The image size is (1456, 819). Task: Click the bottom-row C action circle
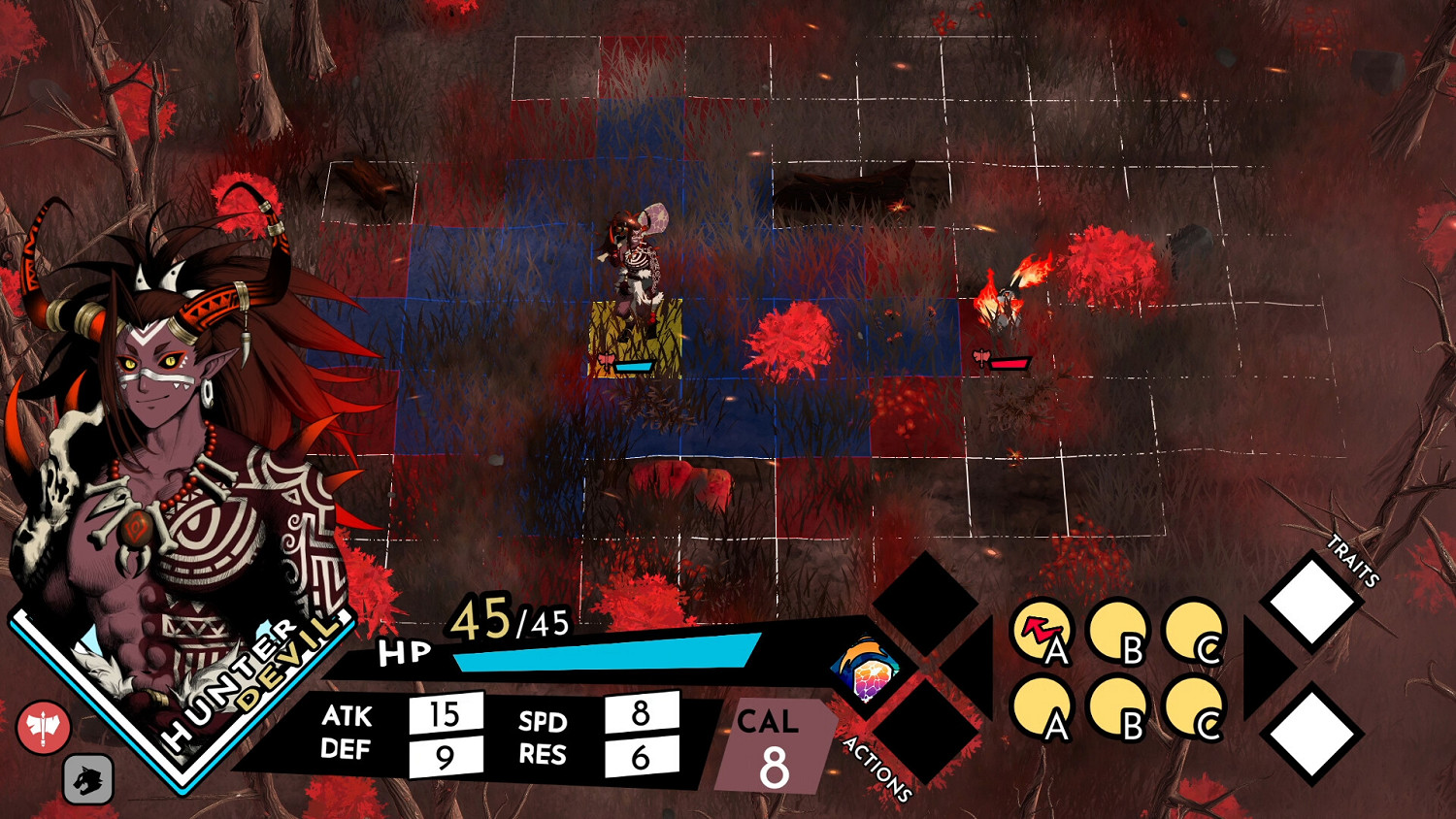tap(1194, 704)
